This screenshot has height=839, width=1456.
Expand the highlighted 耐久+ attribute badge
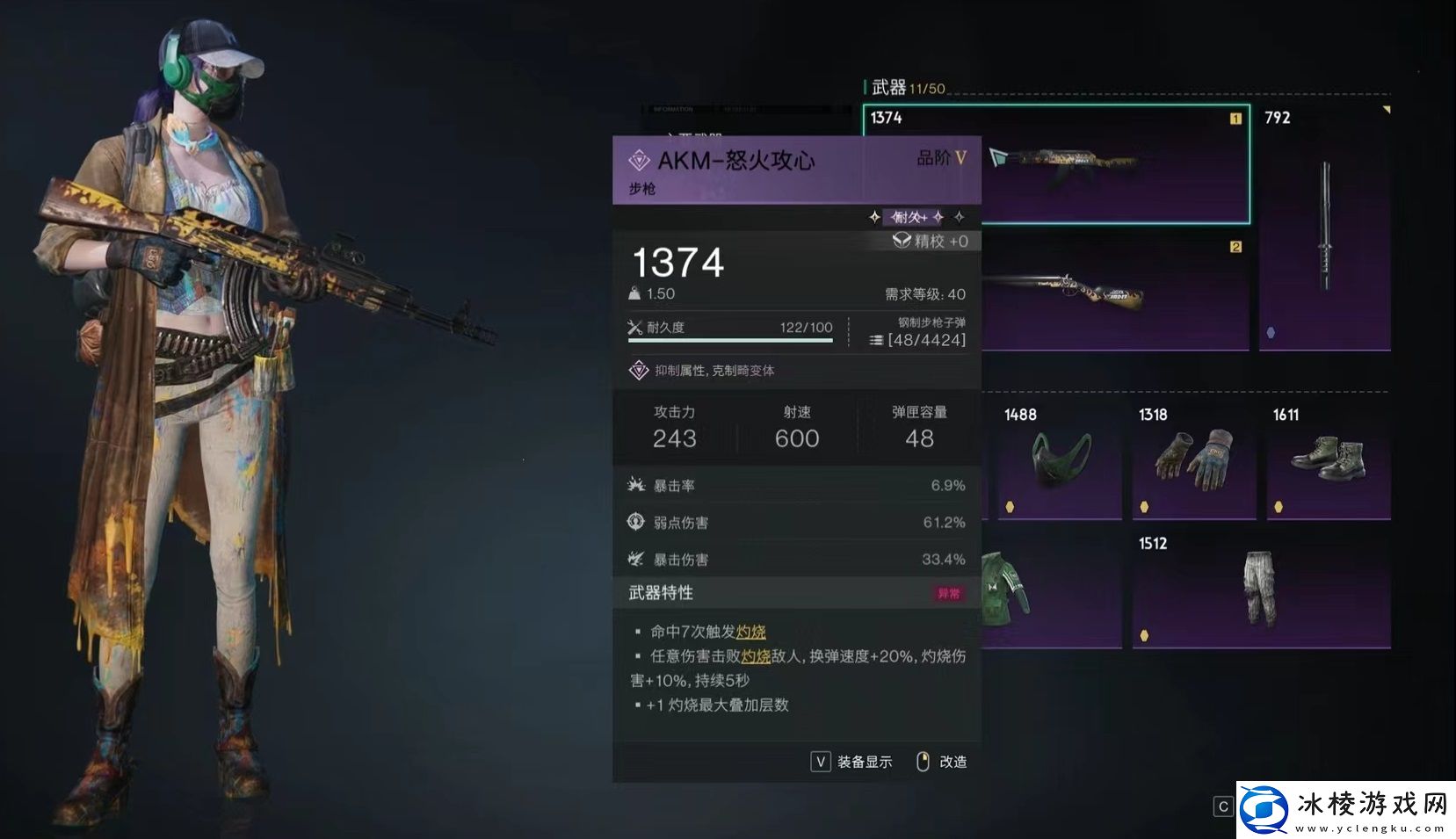[911, 217]
